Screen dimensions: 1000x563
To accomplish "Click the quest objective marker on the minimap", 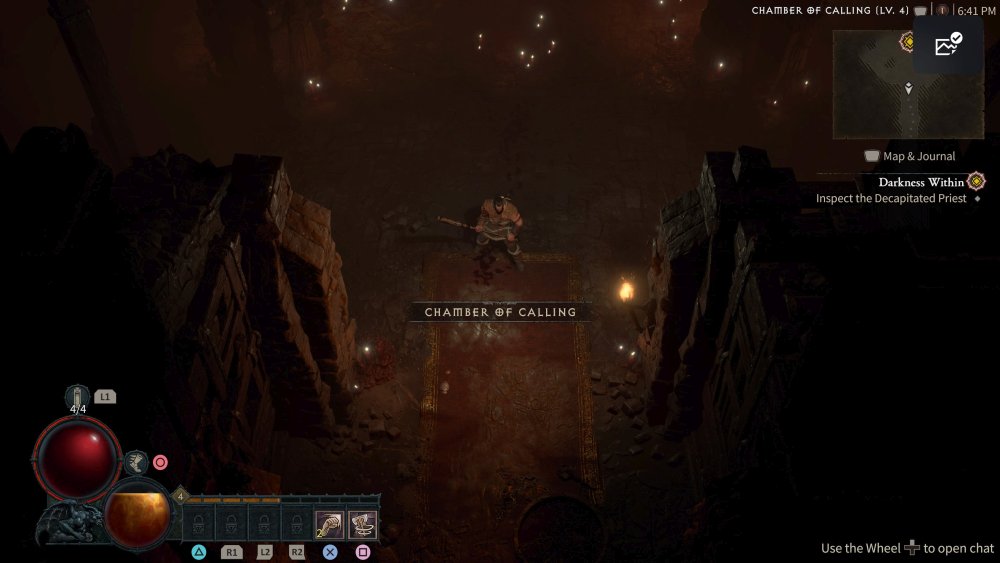I will (x=908, y=41).
